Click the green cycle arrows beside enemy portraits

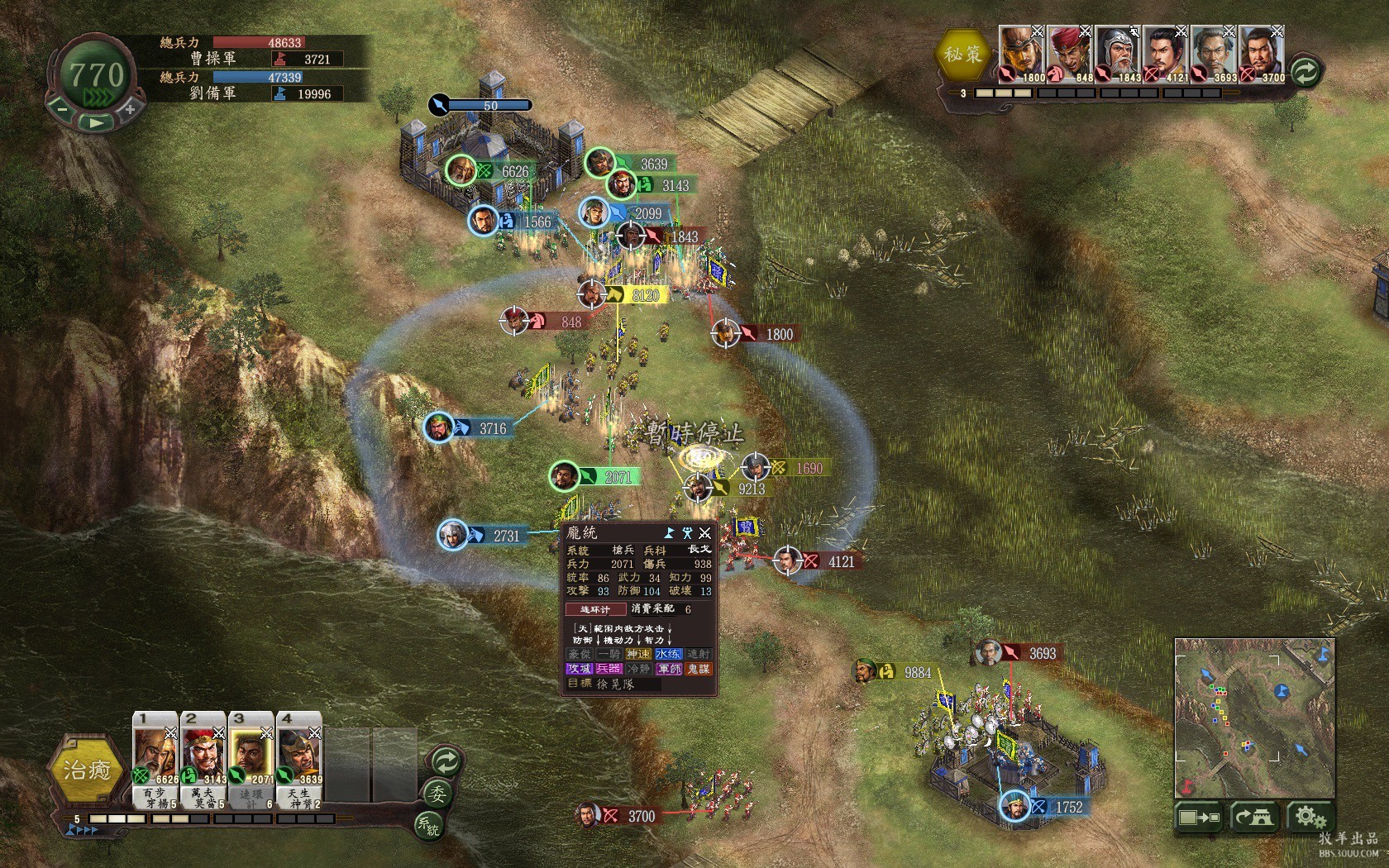tap(1305, 72)
